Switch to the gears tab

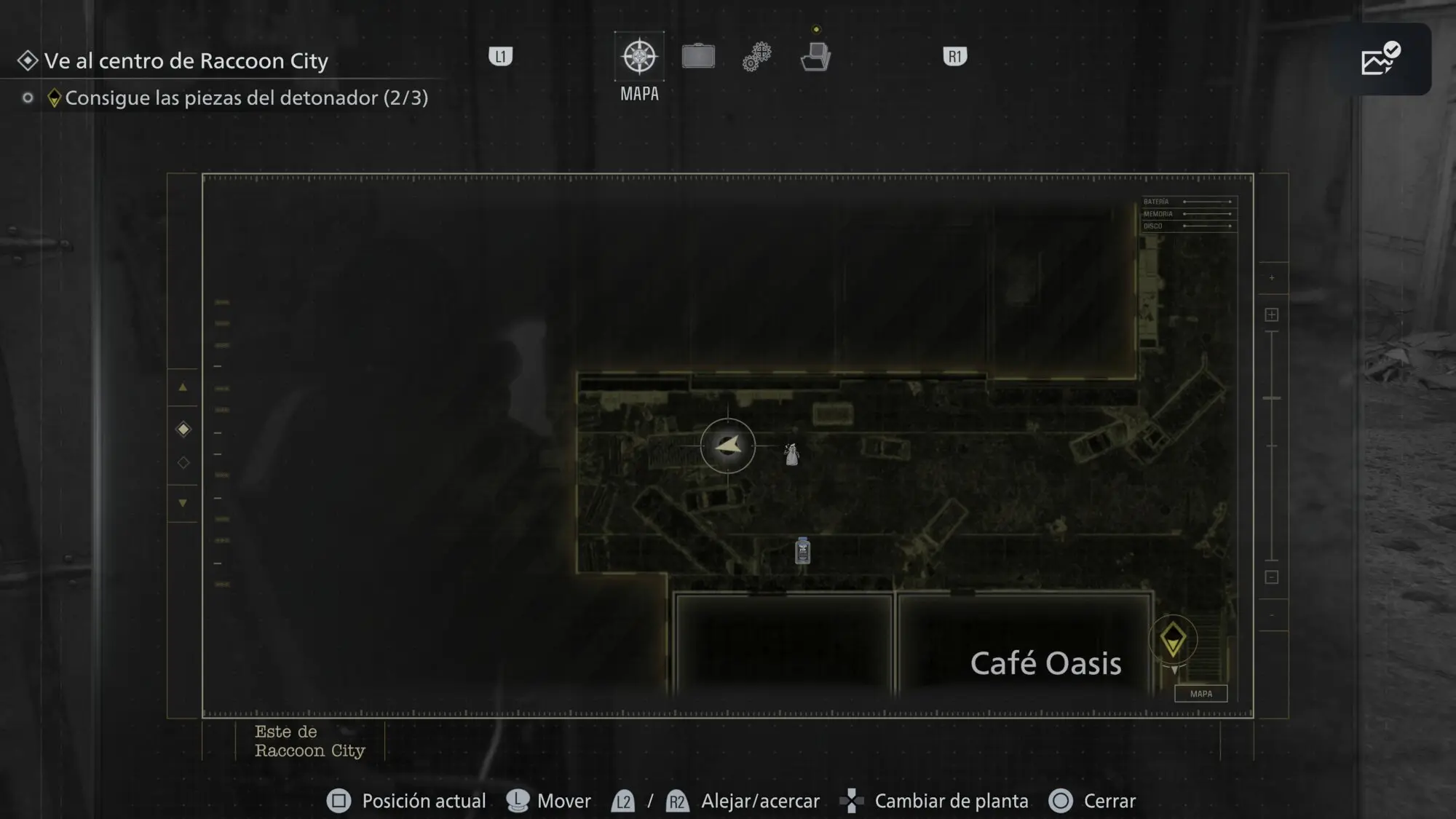click(757, 57)
